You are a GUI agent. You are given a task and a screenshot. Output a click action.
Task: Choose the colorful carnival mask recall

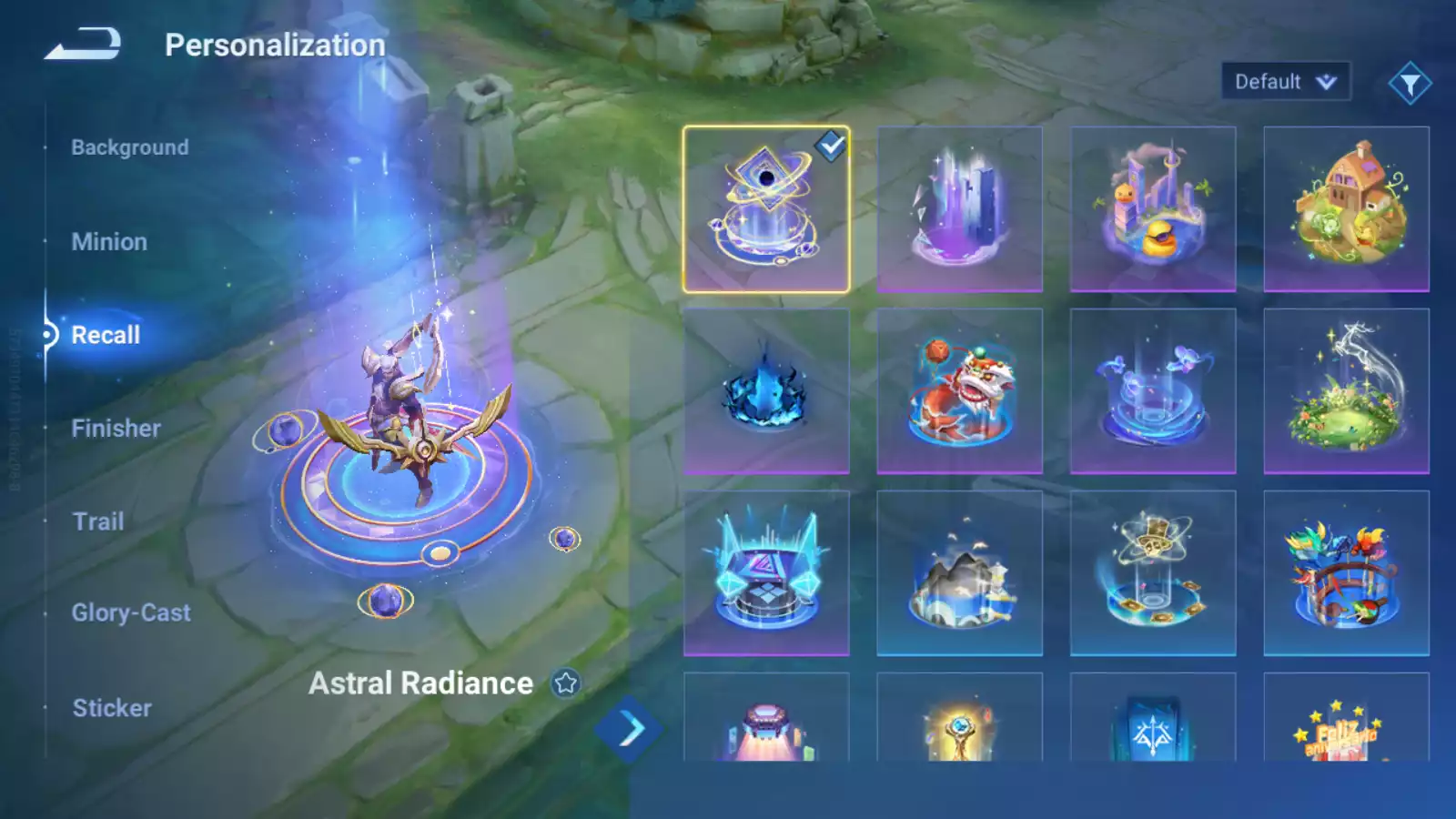1346,573
